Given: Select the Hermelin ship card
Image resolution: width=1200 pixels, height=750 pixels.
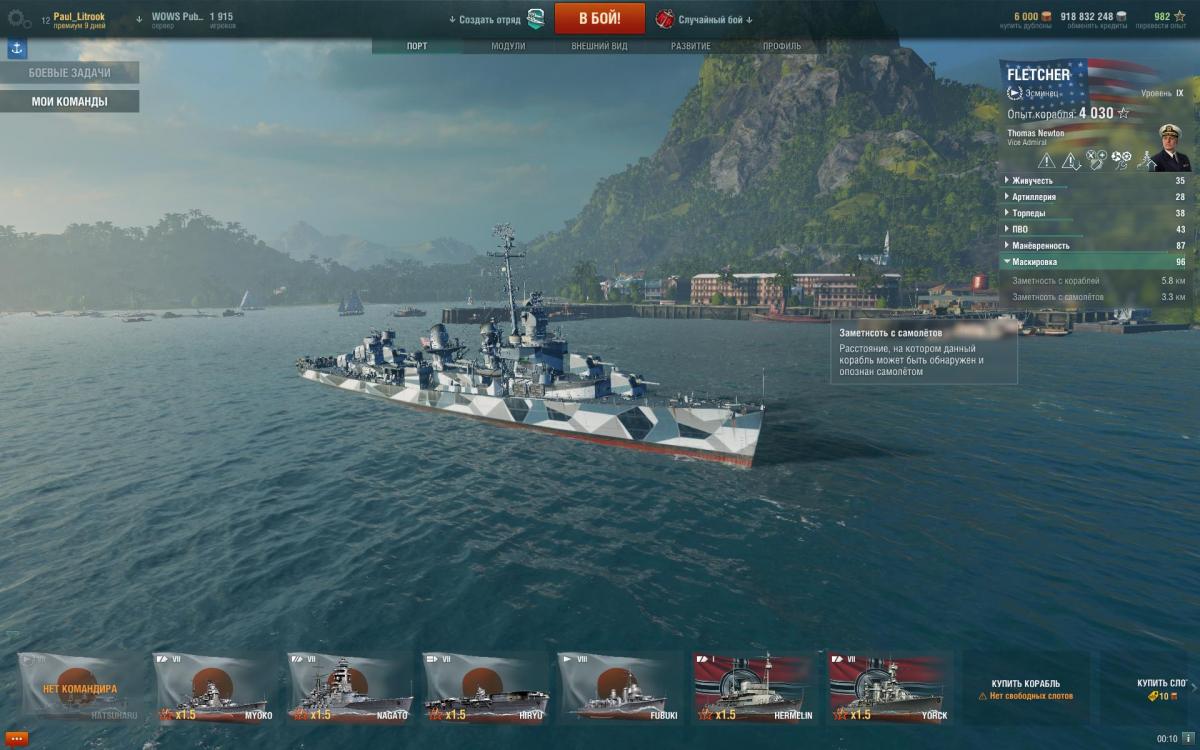Looking at the screenshot, I should pyautogui.click(x=755, y=688).
